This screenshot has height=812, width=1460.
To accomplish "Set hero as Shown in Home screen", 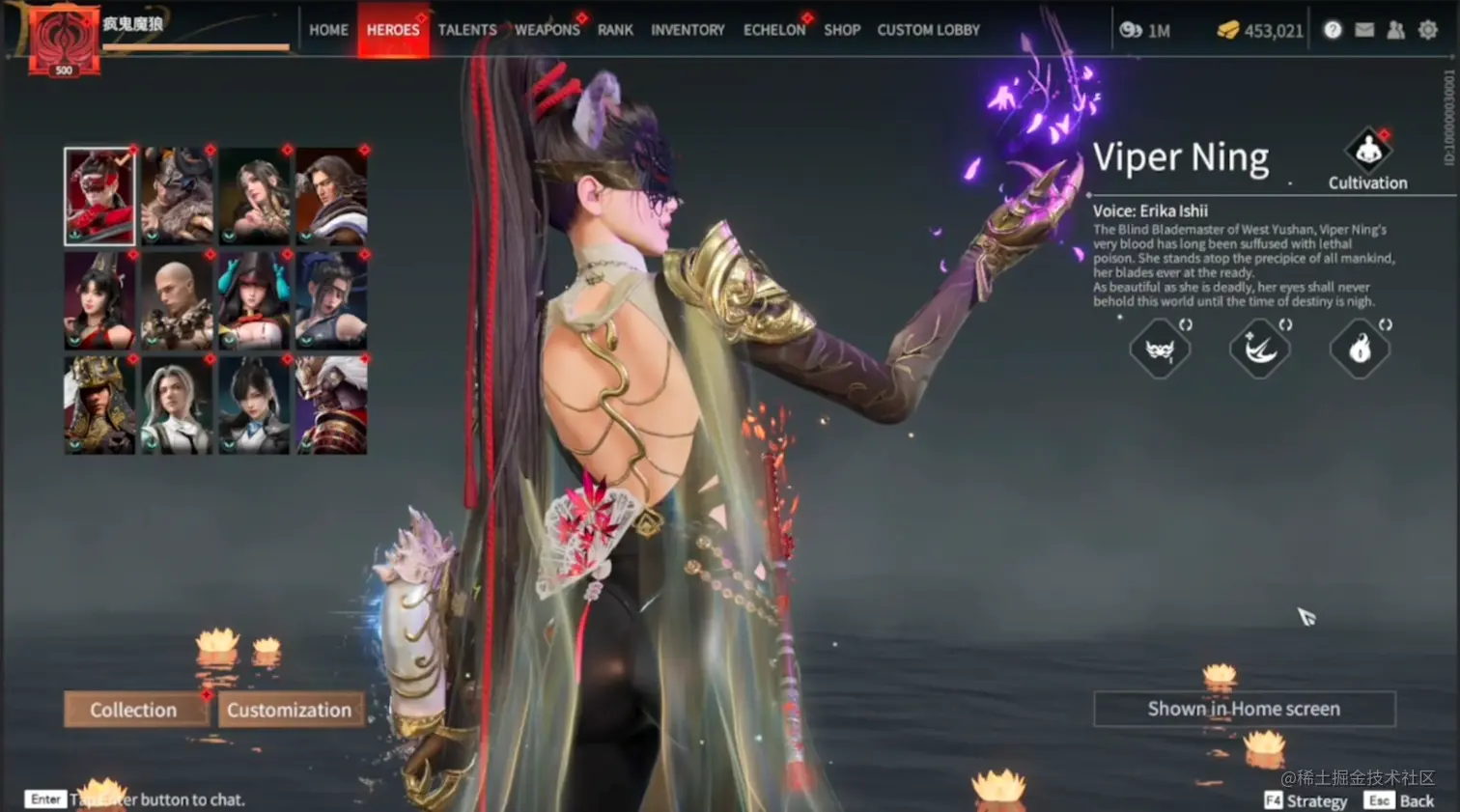I will (1244, 709).
